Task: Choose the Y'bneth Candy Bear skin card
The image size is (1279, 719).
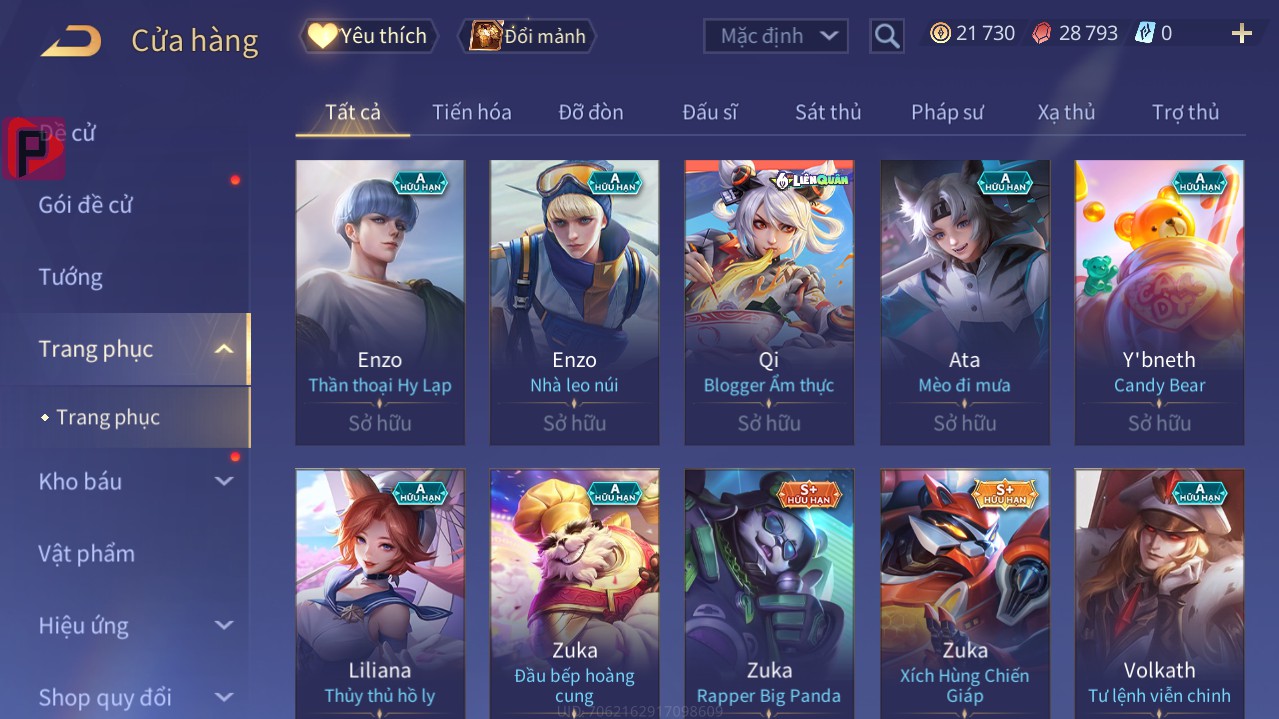Action: pyautogui.click(x=1159, y=302)
